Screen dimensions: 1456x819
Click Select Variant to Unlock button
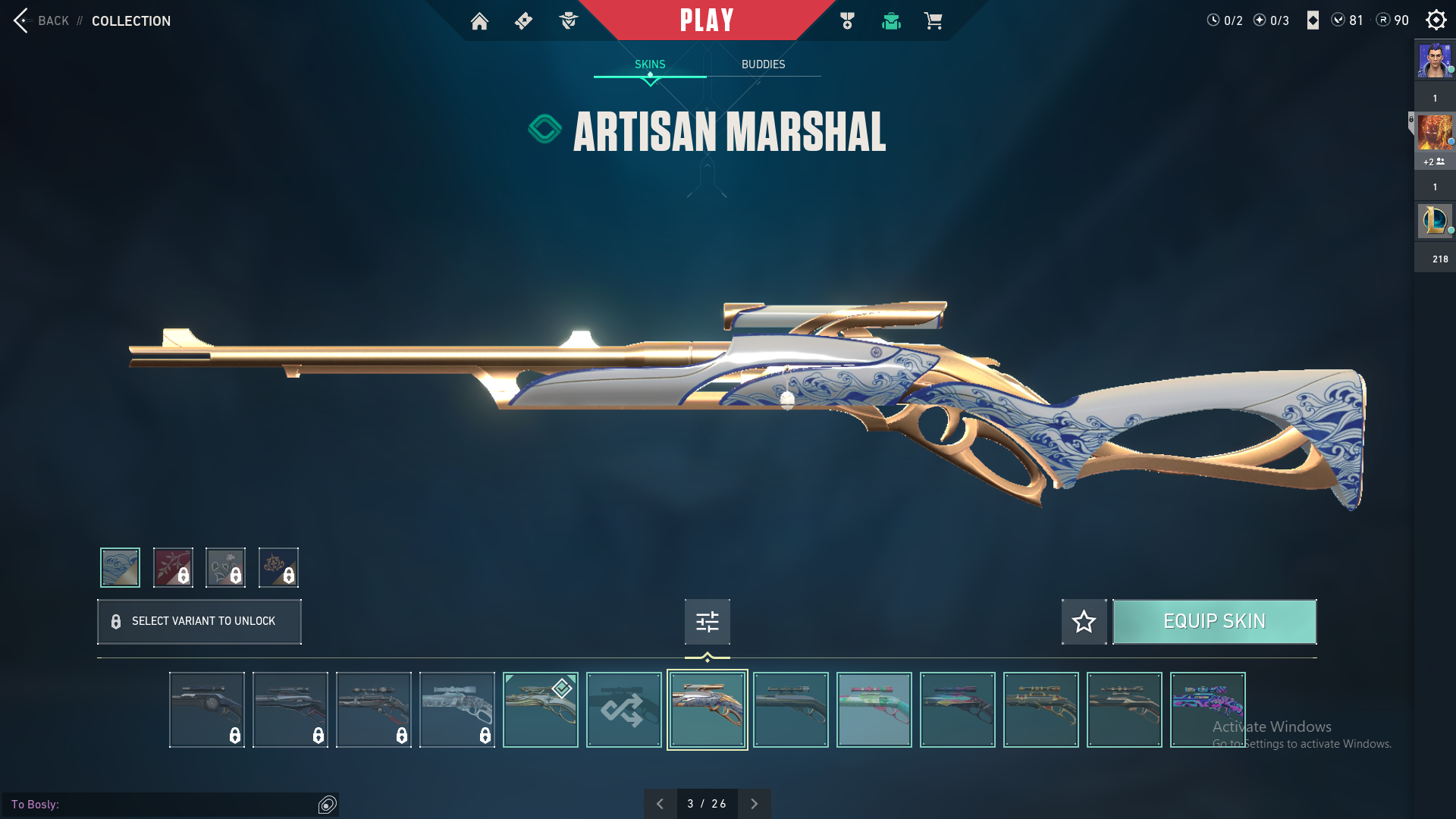(x=199, y=622)
